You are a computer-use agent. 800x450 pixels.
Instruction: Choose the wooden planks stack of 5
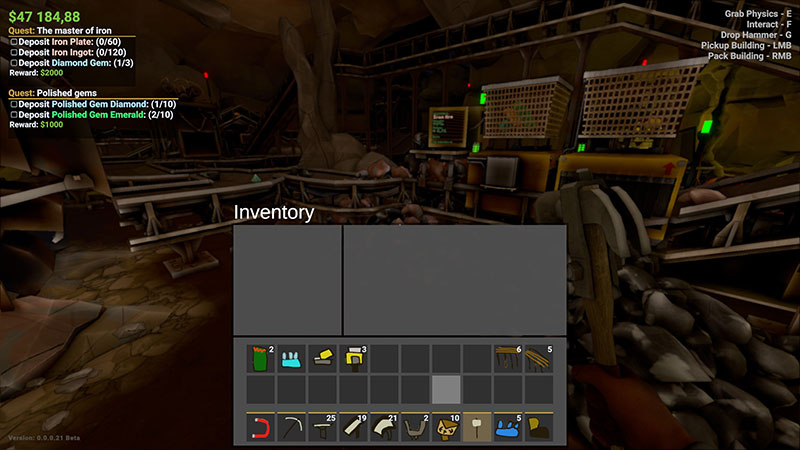tap(539, 358)
